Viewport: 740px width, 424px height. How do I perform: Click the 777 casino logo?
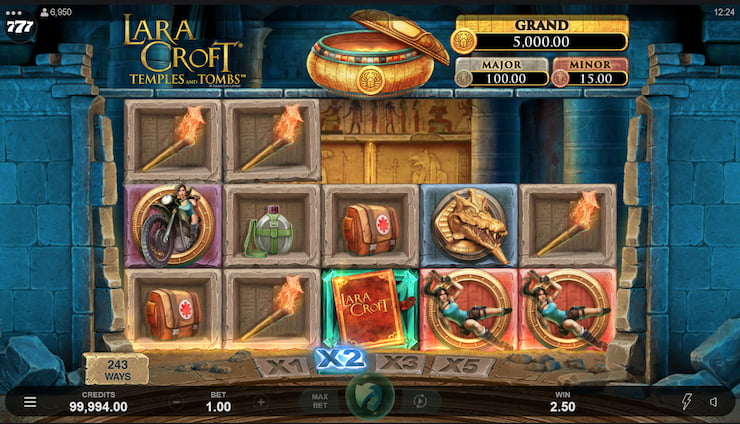point(19,26)
